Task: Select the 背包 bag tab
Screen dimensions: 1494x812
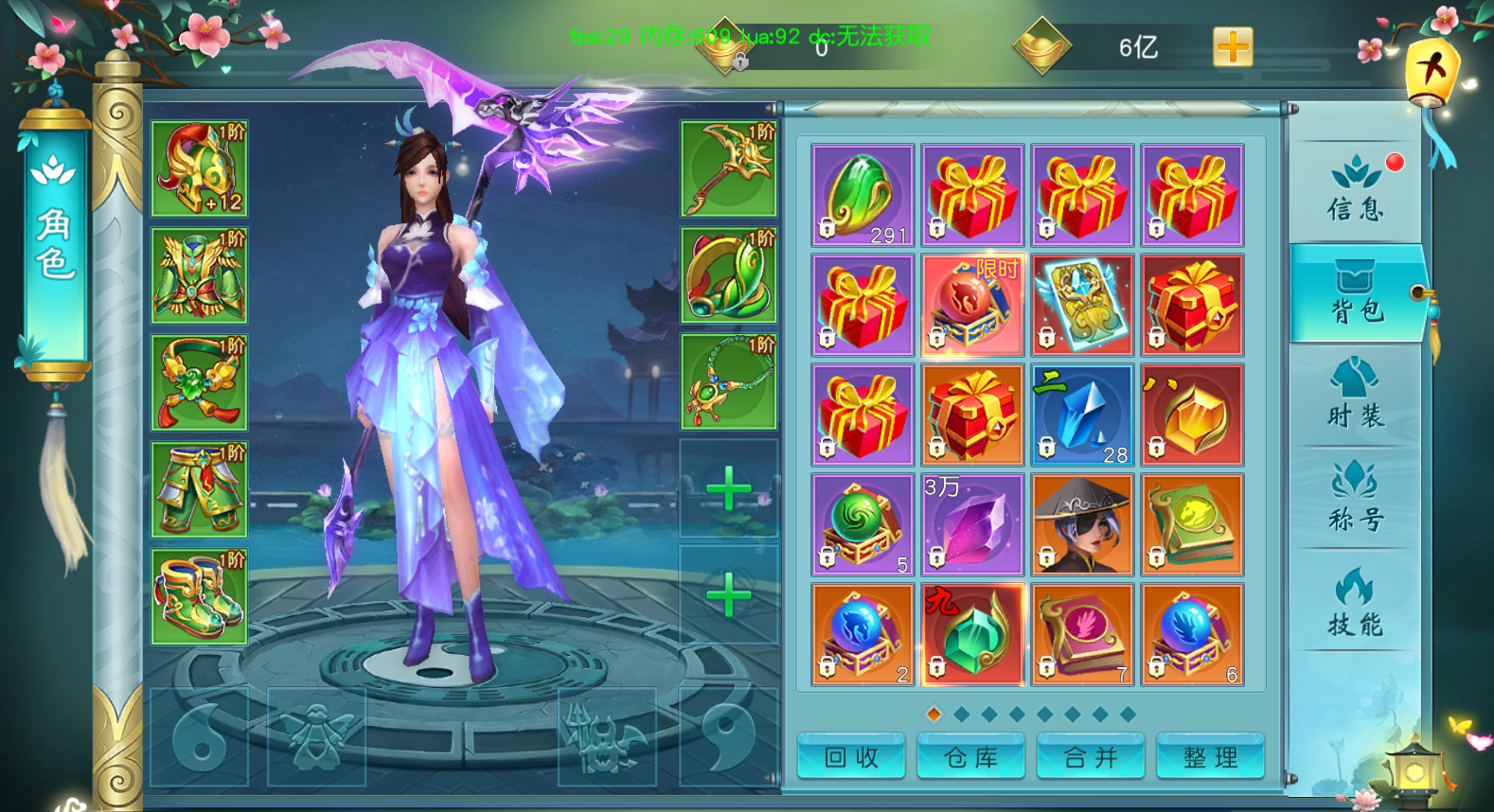Action: (1357, 294)
